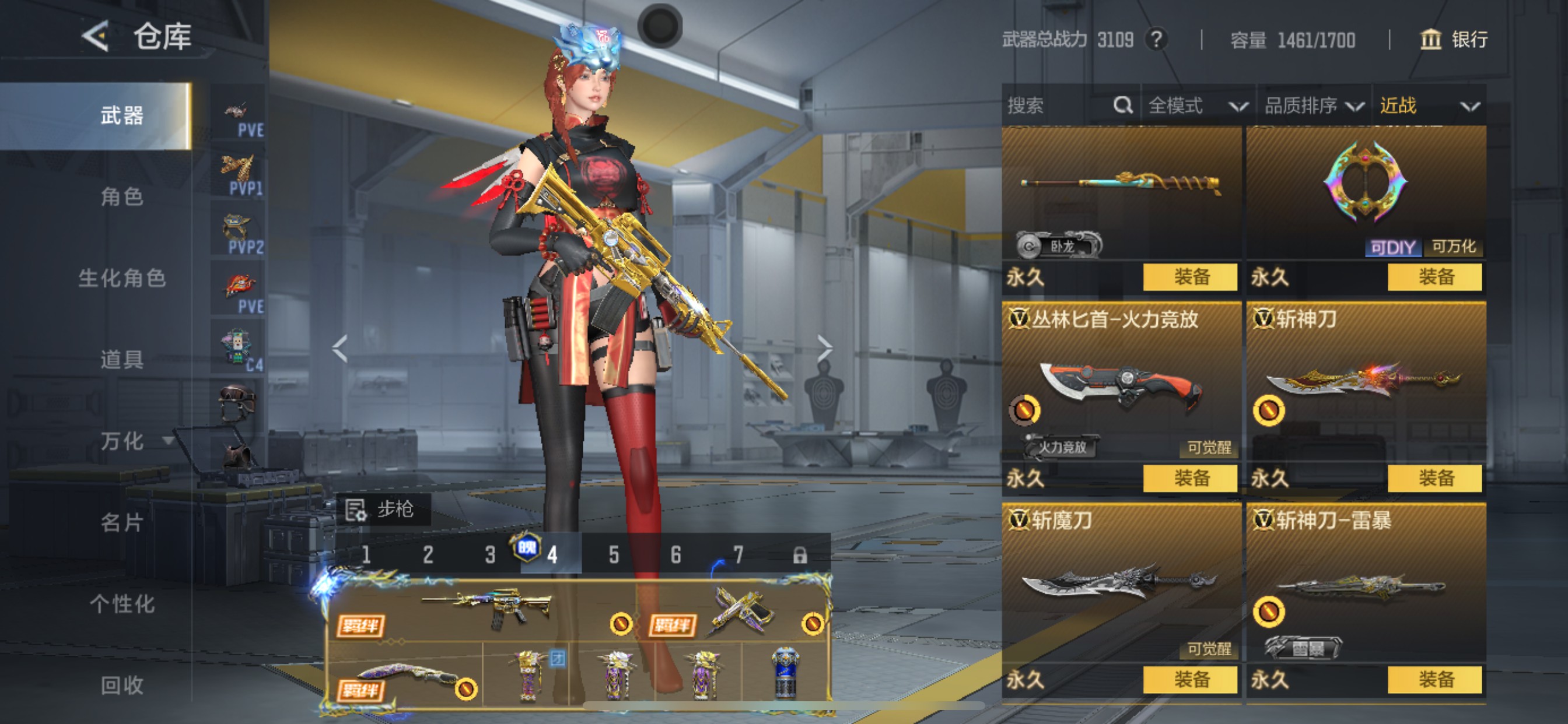The width and height of the screenshot is (1568, 724).
Task: Switch to loadout slot 5
Action: [x=614, y=555]
